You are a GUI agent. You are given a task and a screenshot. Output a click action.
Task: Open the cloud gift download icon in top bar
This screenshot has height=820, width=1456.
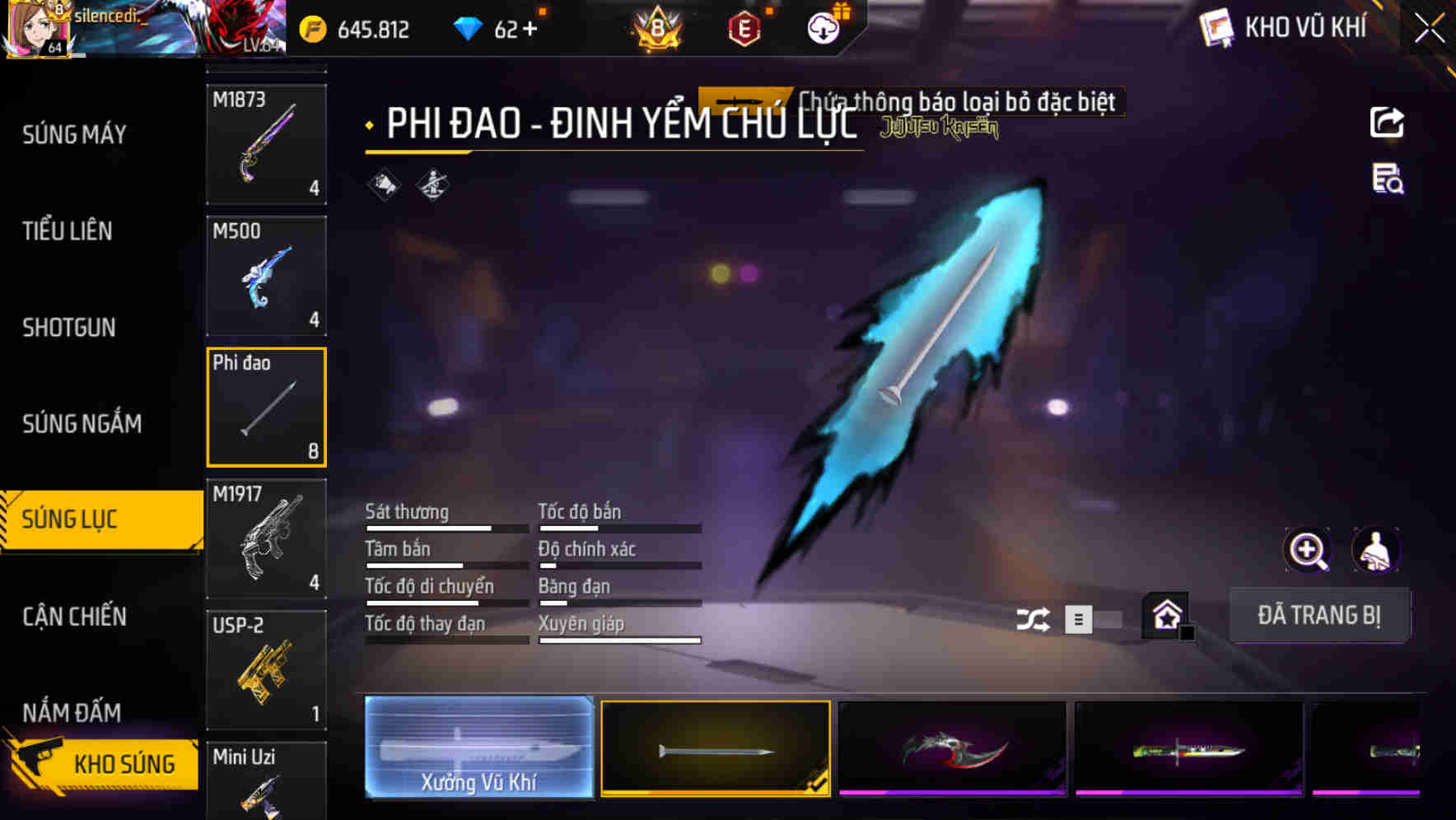(x=822, y=28)
